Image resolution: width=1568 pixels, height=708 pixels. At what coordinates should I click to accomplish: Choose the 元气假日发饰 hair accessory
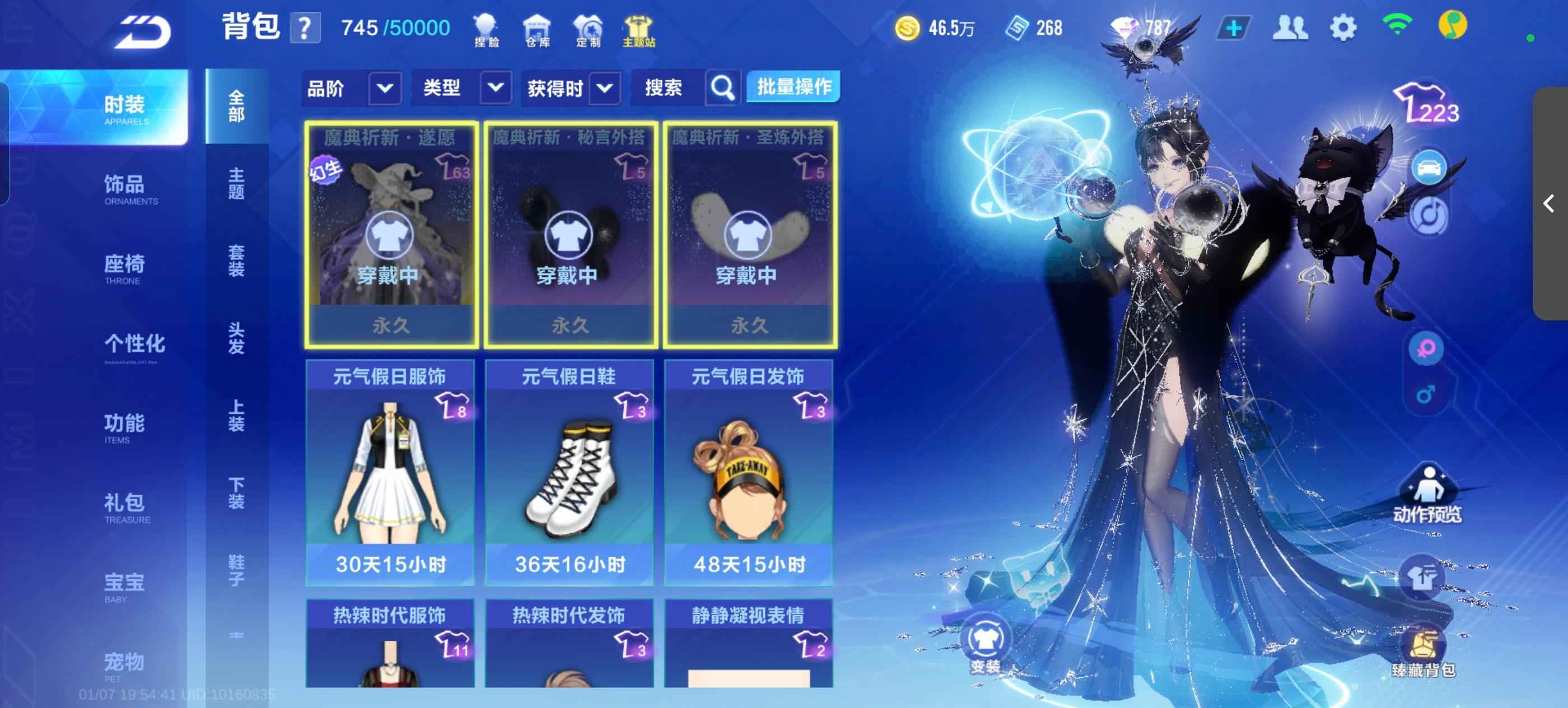coord(748,472)
